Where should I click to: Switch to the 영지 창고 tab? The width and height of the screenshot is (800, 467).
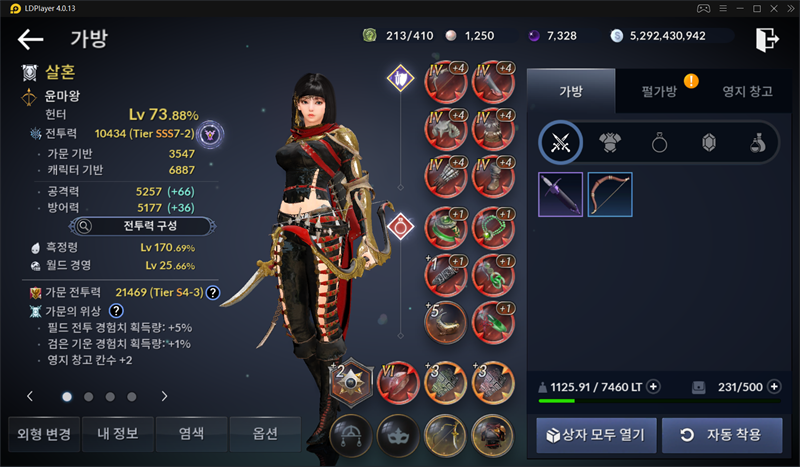point(747,92)
